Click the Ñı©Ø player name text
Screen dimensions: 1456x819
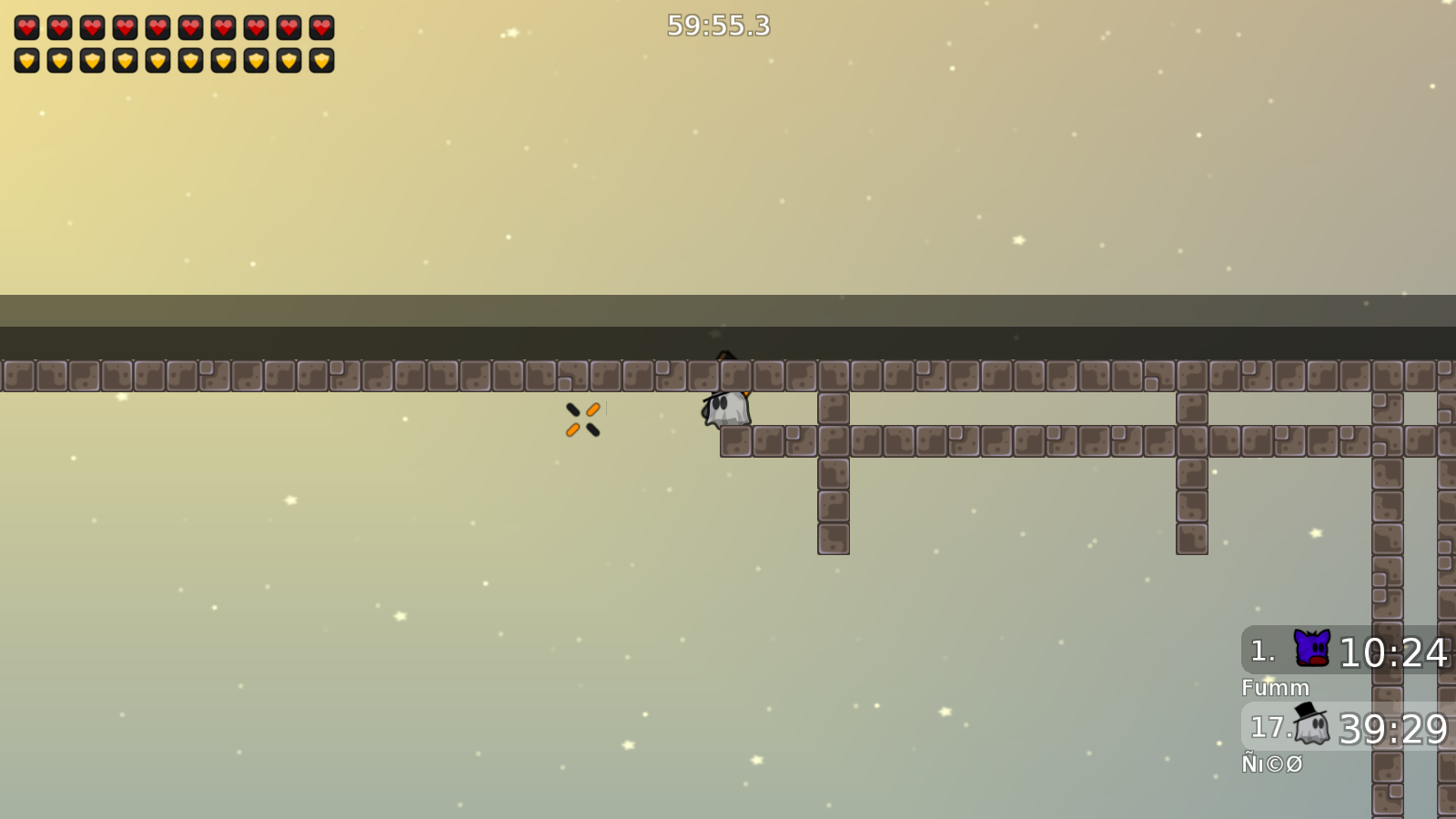pyautogui.click(x=1274, y=765)
